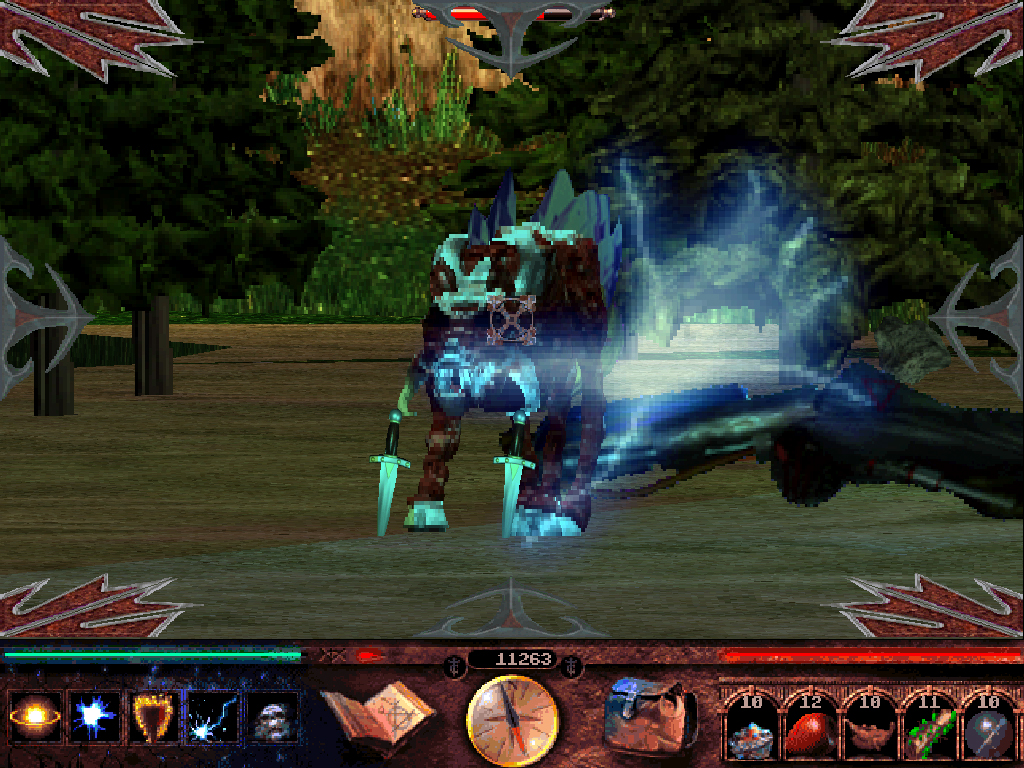Use the green vine branch item
This screenshot has width=1024, height=768.
pos(928,730)
